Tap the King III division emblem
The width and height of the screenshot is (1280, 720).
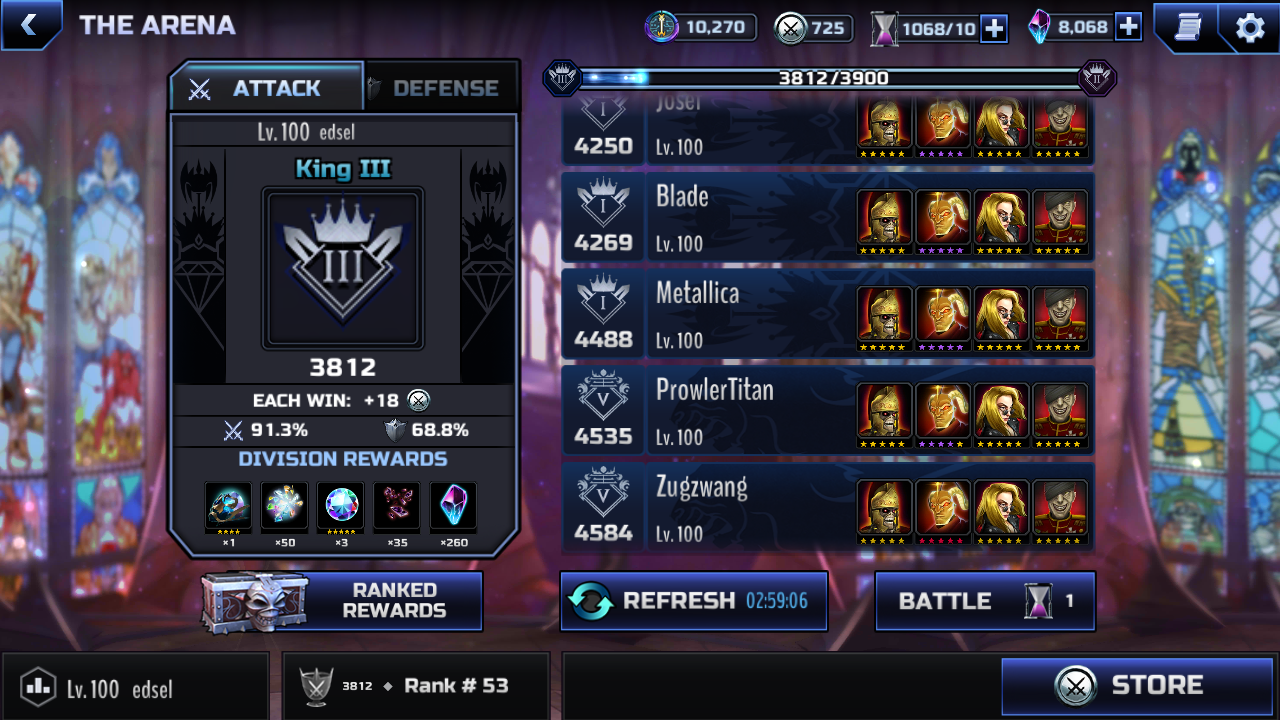pos(343,269)
